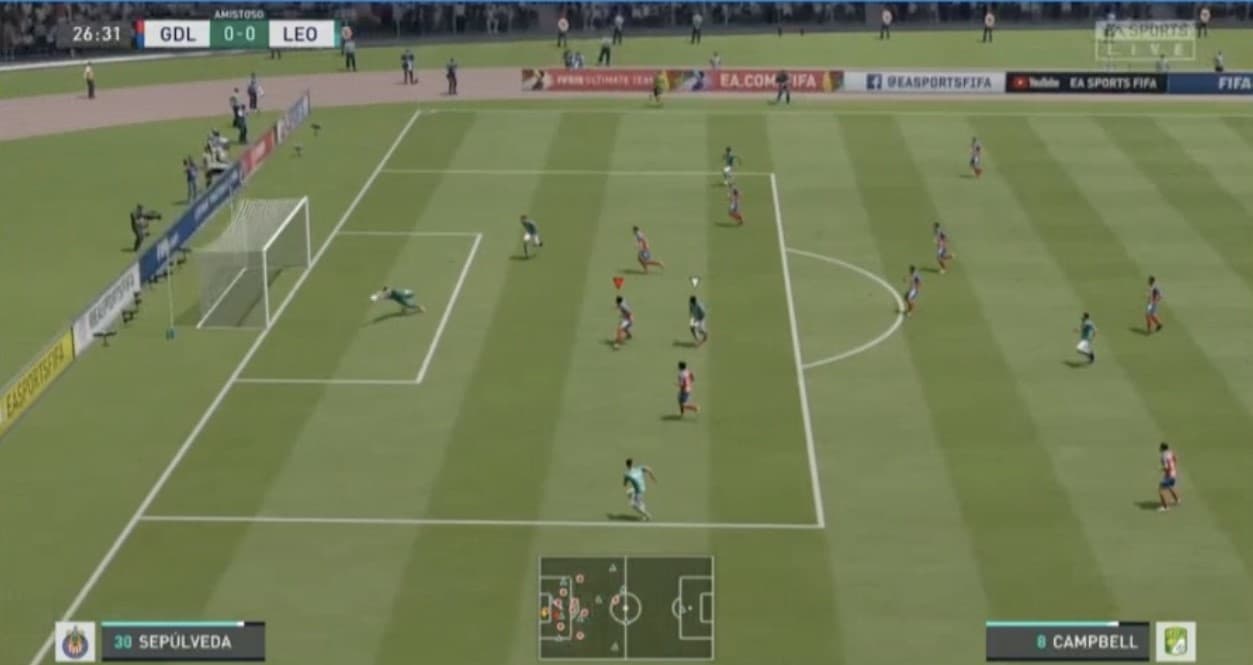Click the León club crest icon
The image size is (1253, 665).
(x=1175, y=642)
